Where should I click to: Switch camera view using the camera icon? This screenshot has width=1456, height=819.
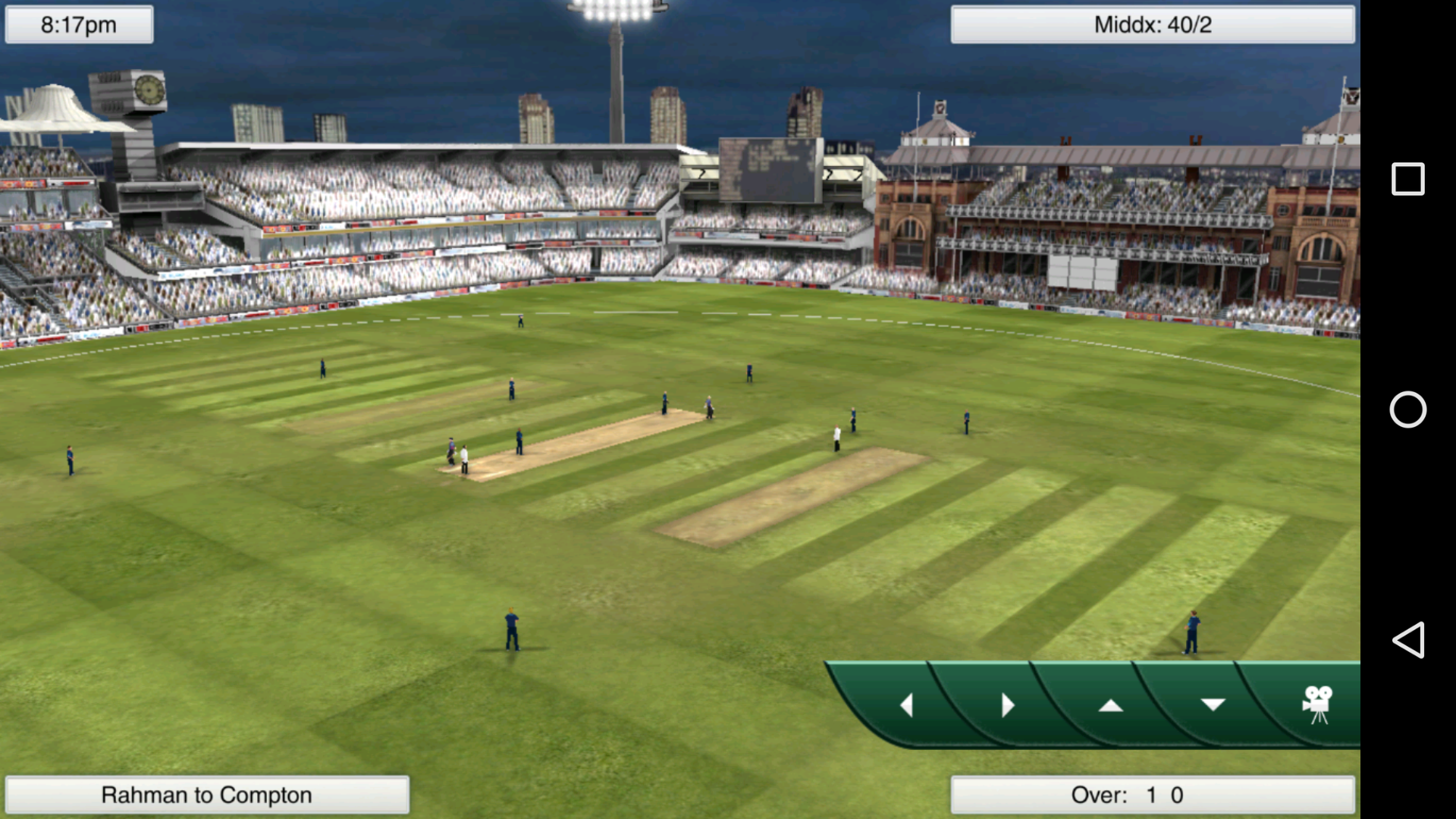[x=1317, y=704]
